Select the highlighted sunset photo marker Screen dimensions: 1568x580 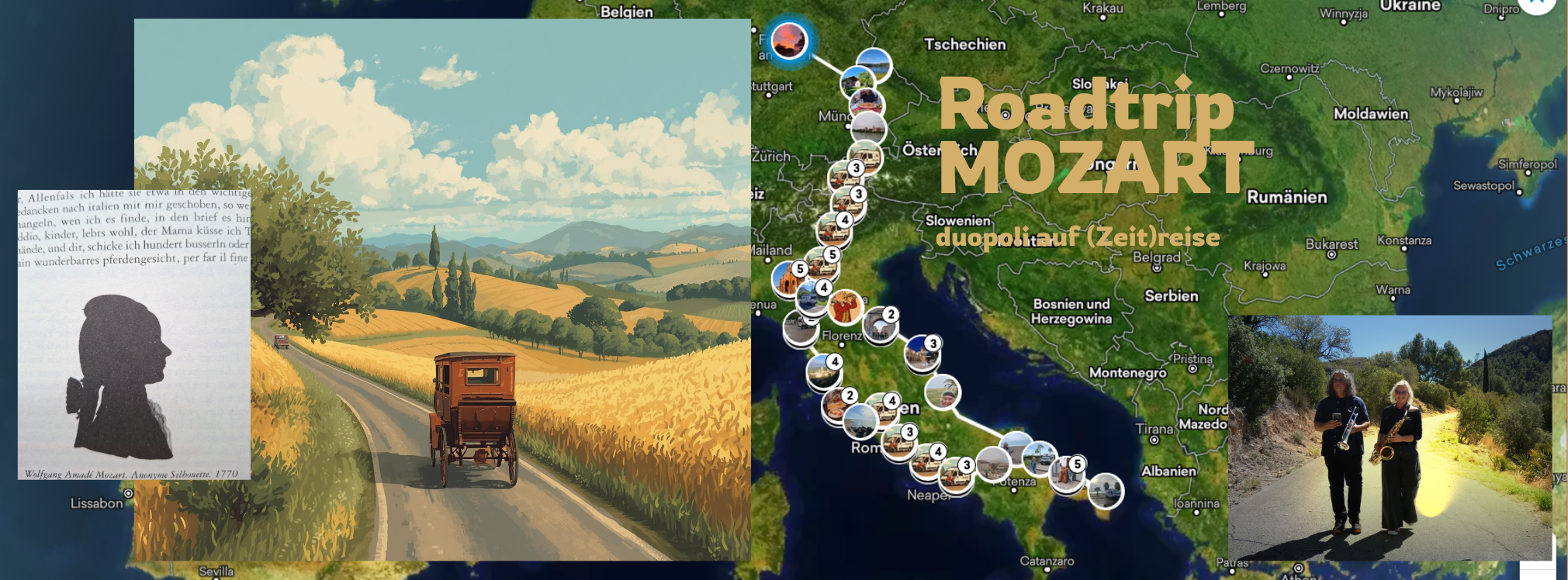point(789,40)
